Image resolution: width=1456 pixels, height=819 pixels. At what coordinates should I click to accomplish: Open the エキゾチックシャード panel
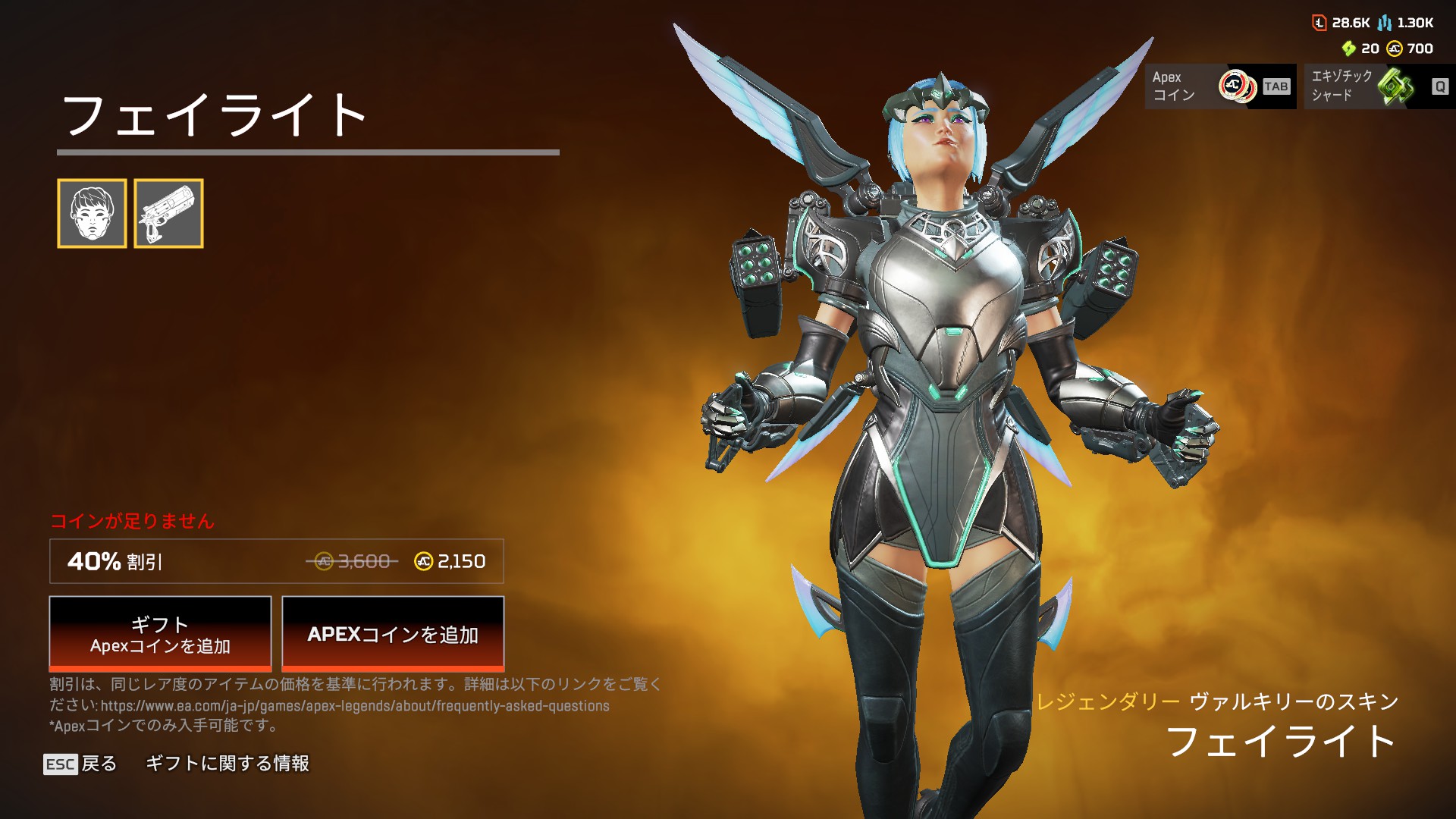[x=1378, y=86]
